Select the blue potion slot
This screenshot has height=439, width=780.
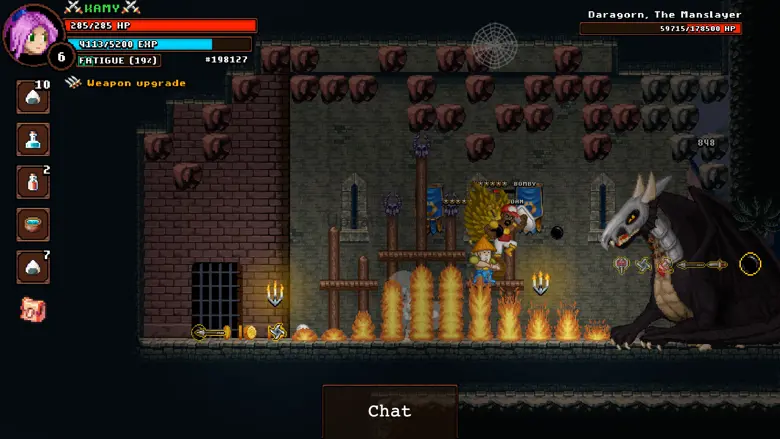(x=33, y=140)
